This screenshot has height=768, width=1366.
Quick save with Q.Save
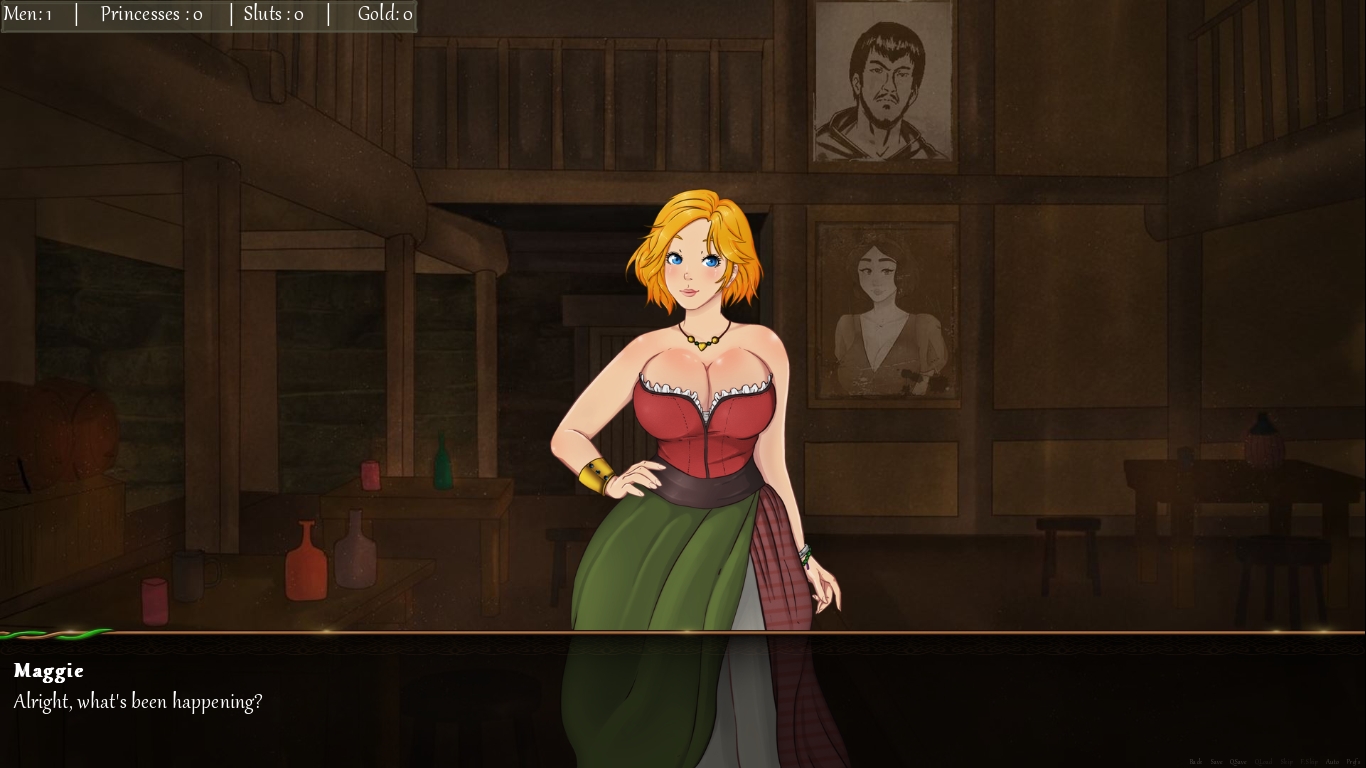[1238, 762]
